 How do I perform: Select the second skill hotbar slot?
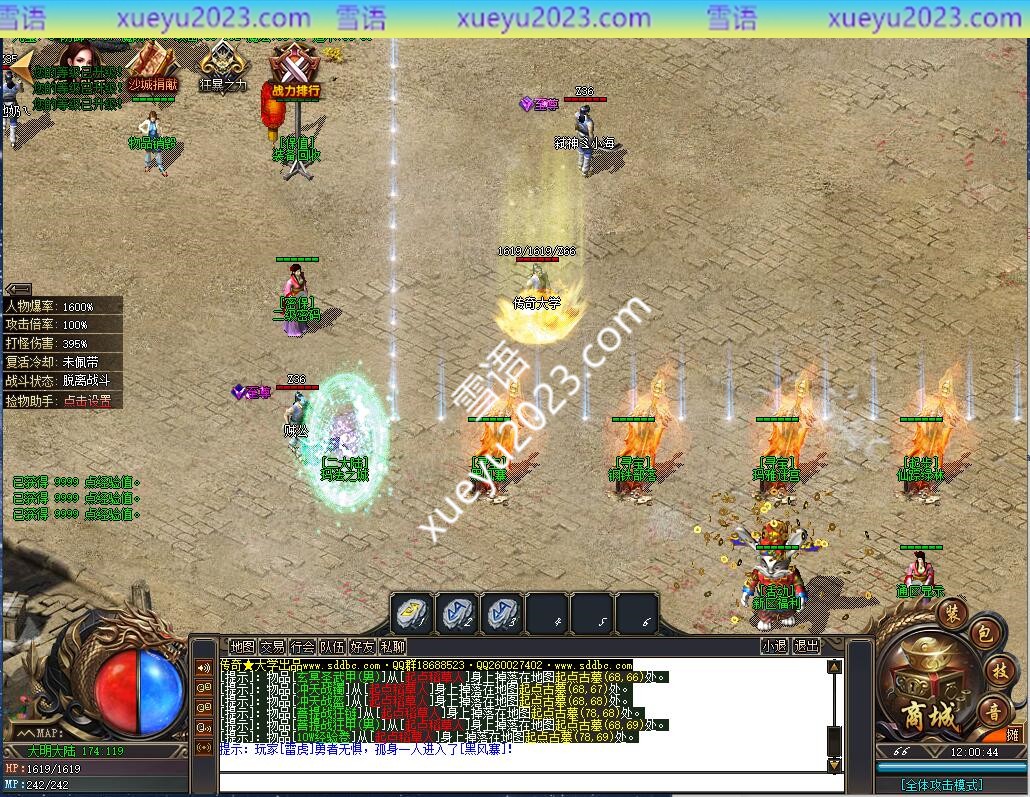457,613
